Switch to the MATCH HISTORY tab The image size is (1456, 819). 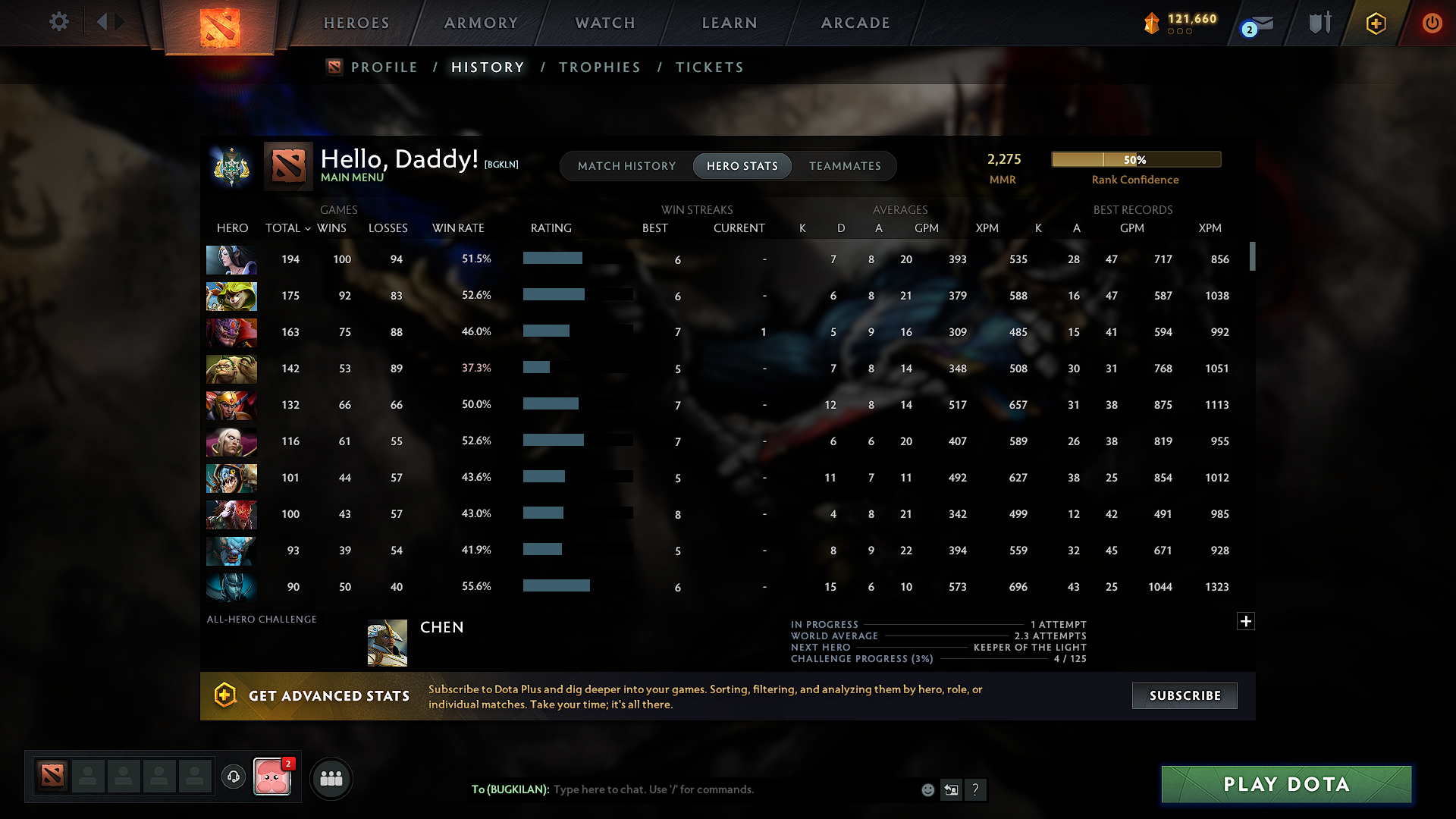tap(626, 166)
